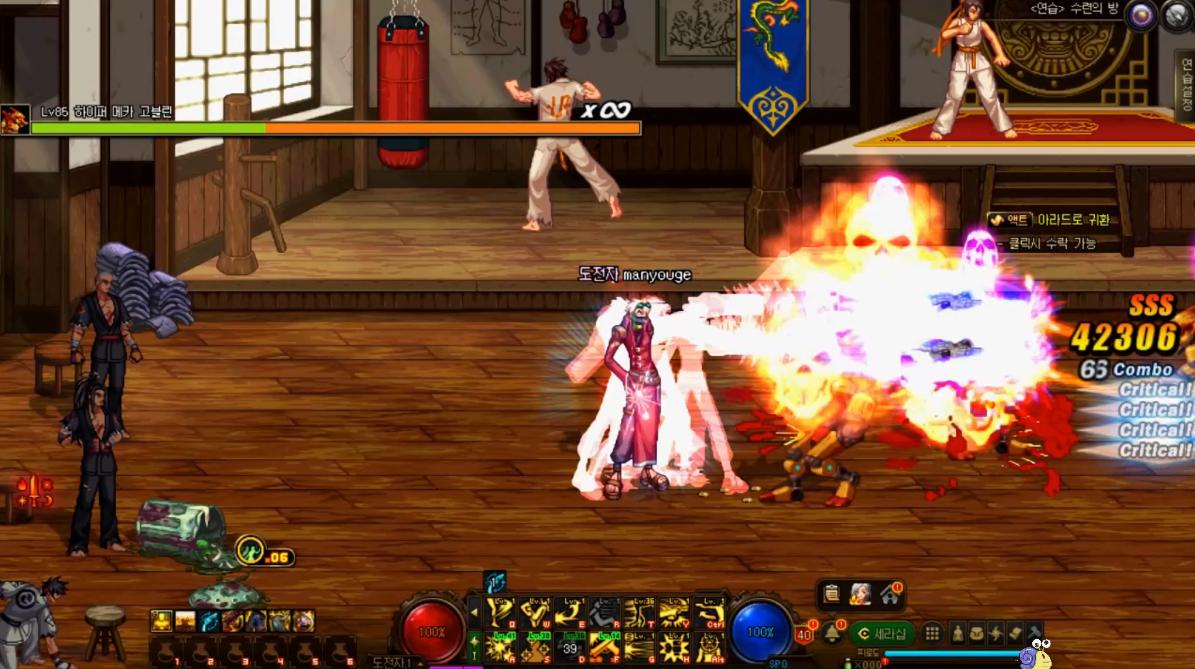Open the clipboard quest list icon

pyautogui.click(x=831, y=594)
